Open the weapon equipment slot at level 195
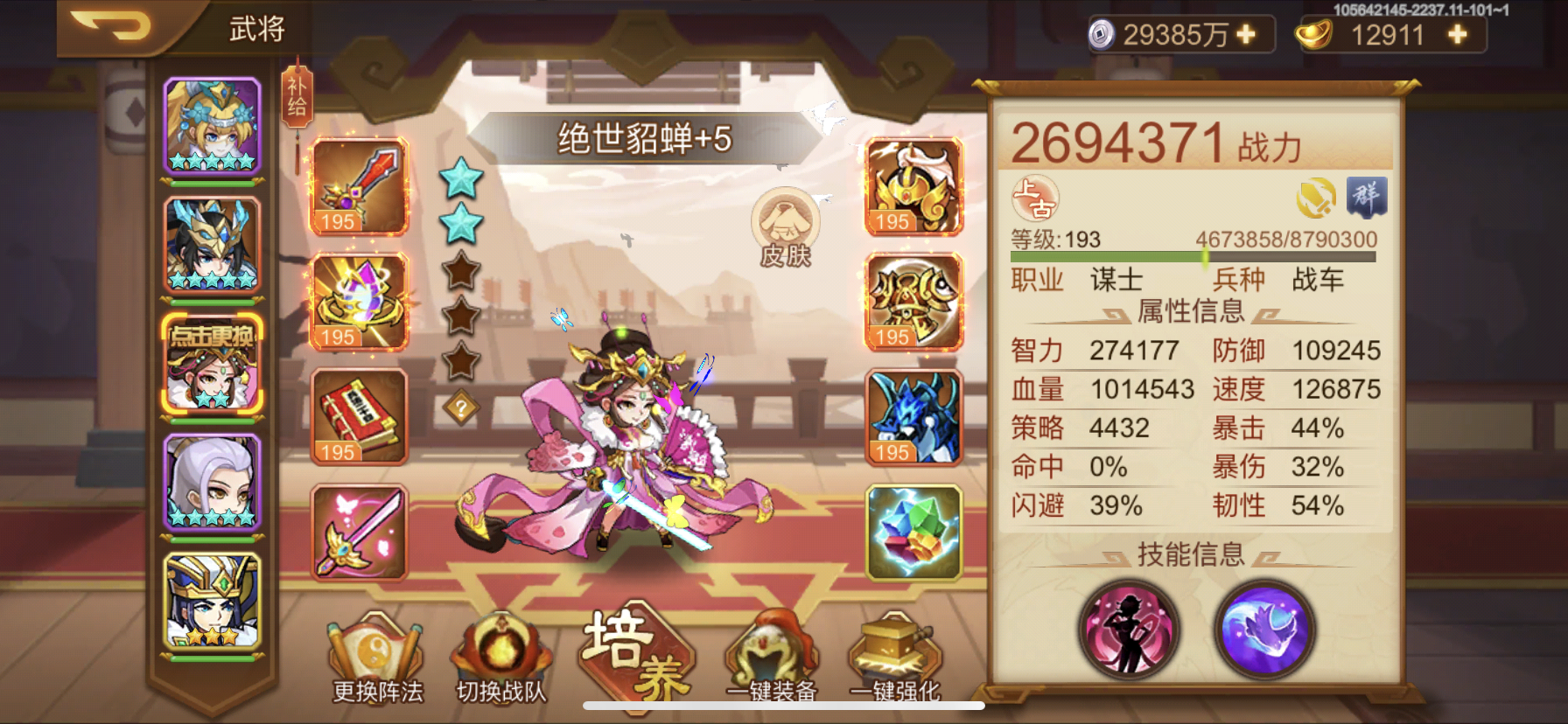The image size is (1568, 724). tap(359, 186)
